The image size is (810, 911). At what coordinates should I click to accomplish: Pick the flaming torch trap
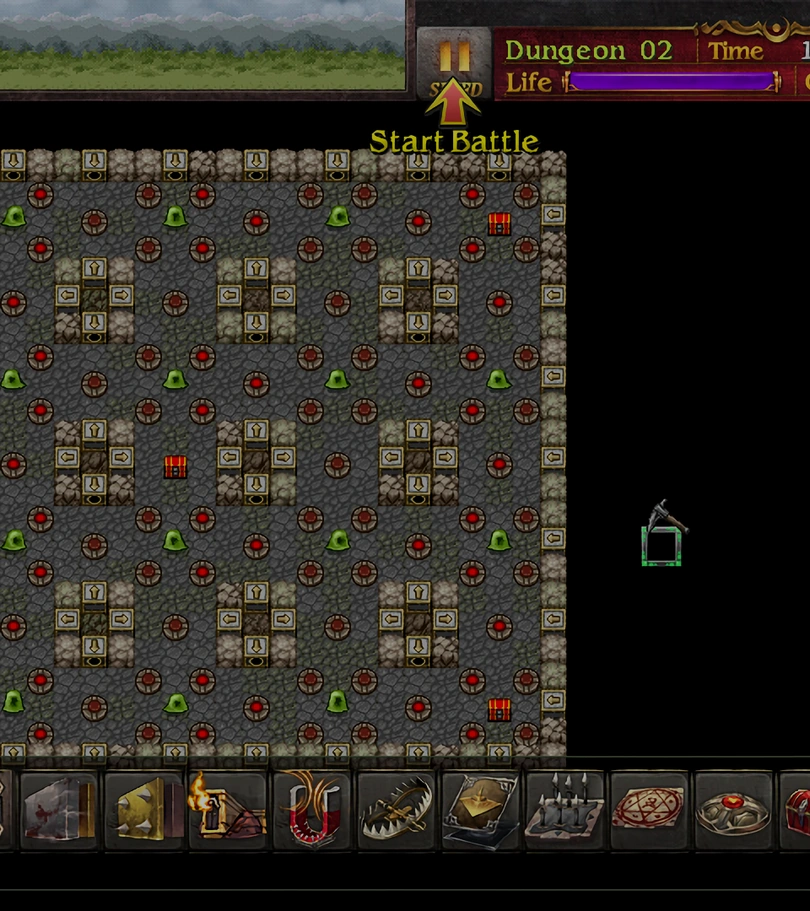pyautogui.click(x=228, y=809)
